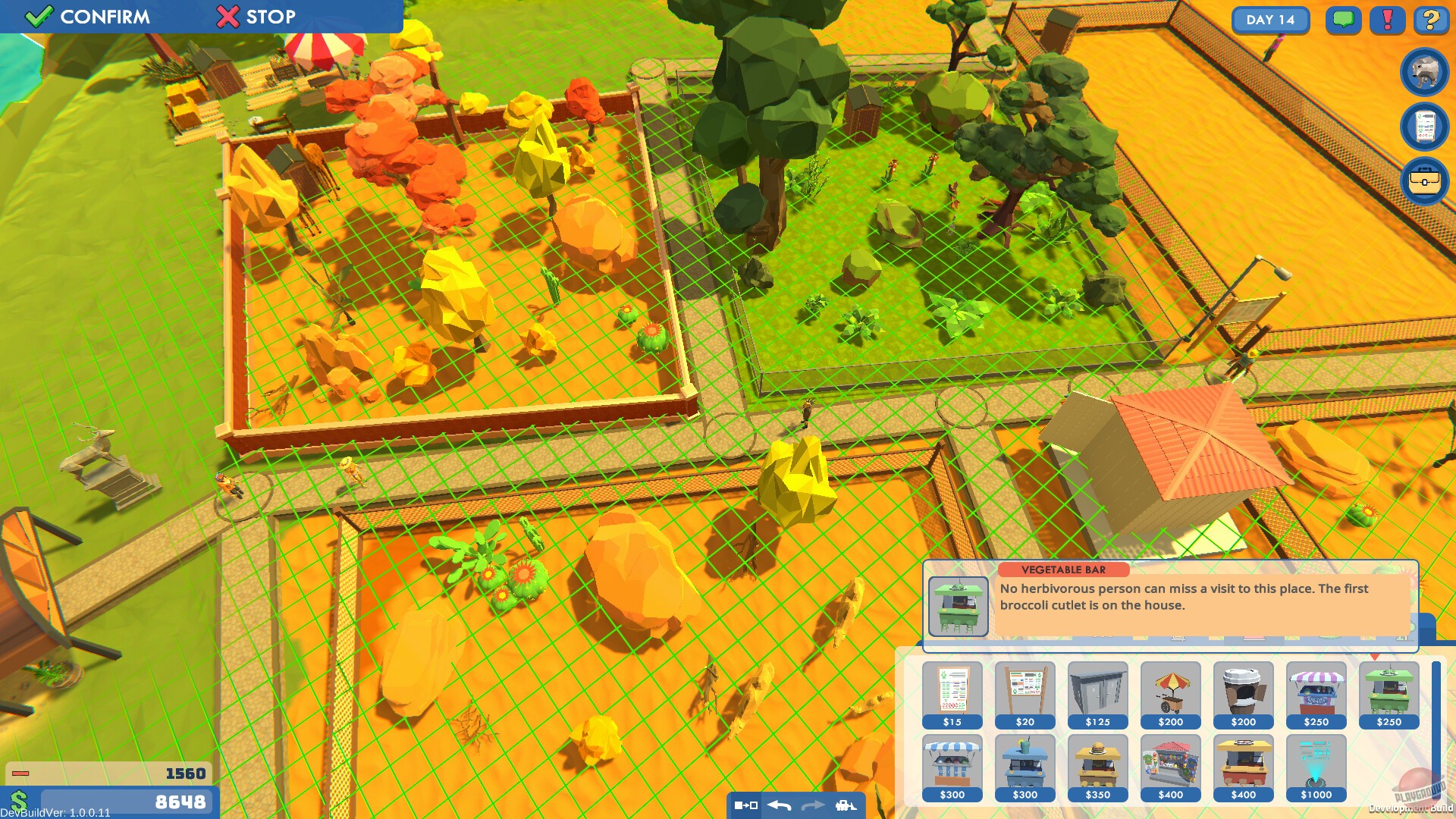This screenshot has height=819, width=1456.
Task: Click the DAY 14 indicator
Action: point(1271,20)
